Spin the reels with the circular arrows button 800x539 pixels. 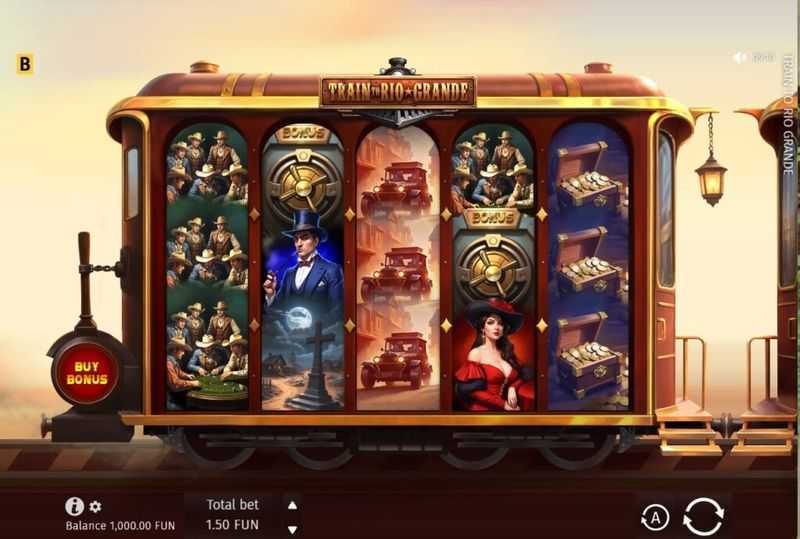[x=703, y=516]
